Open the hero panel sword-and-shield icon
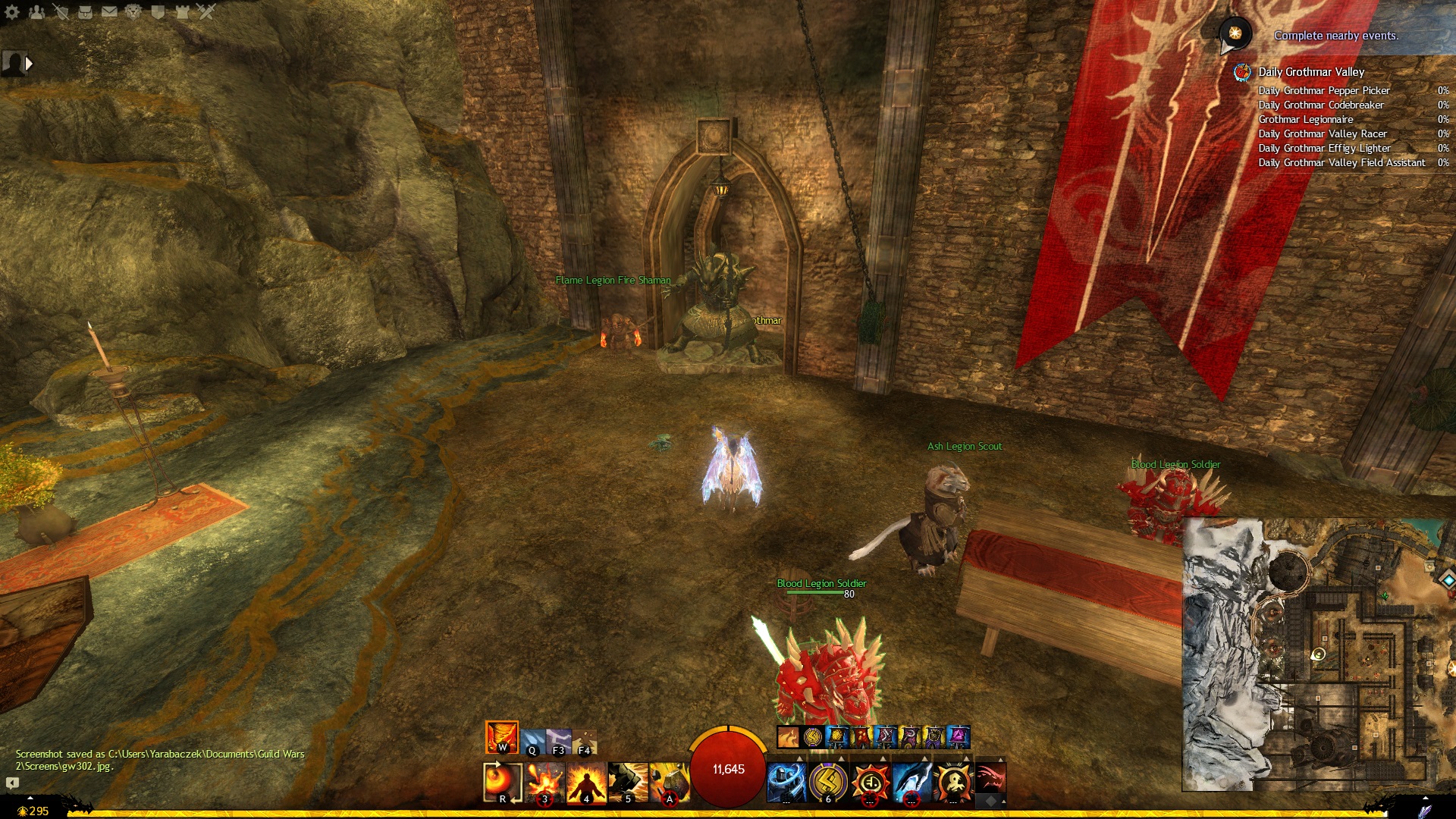 [61, 12]
